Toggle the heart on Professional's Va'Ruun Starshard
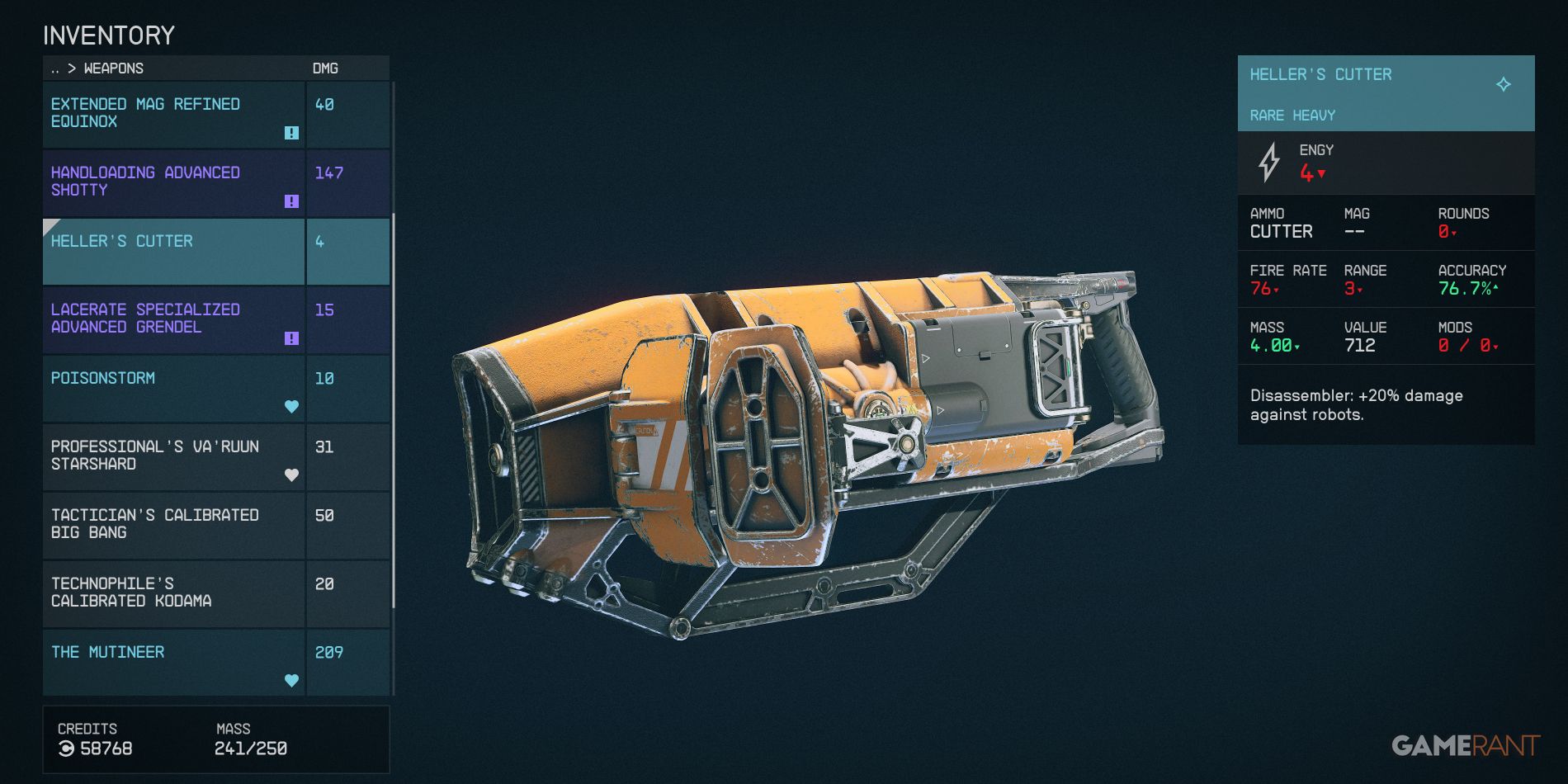The width and height of the screenshot is (1568, 784). [290, 475]
